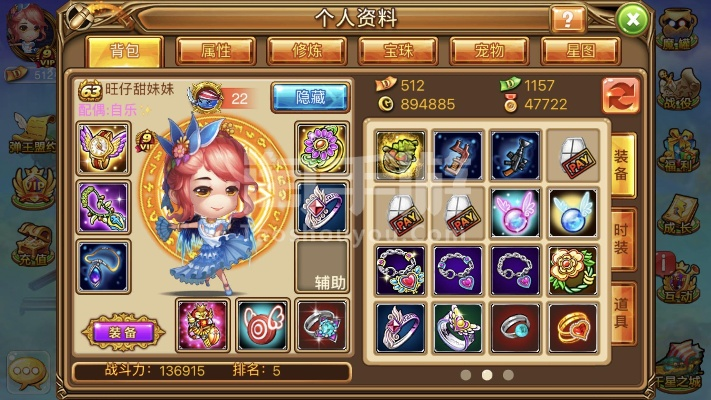Select the equipped purple flower slot
The width and height of the screenshot is (711, 400).
coord(322,149)
